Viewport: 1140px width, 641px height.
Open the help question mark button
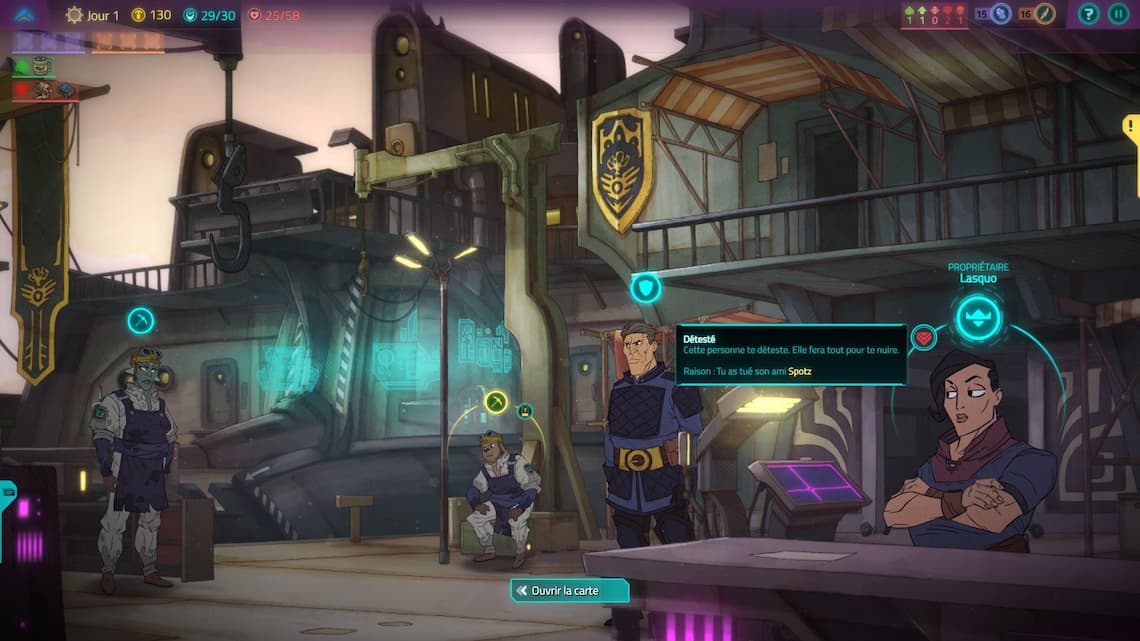(1089, 14)
